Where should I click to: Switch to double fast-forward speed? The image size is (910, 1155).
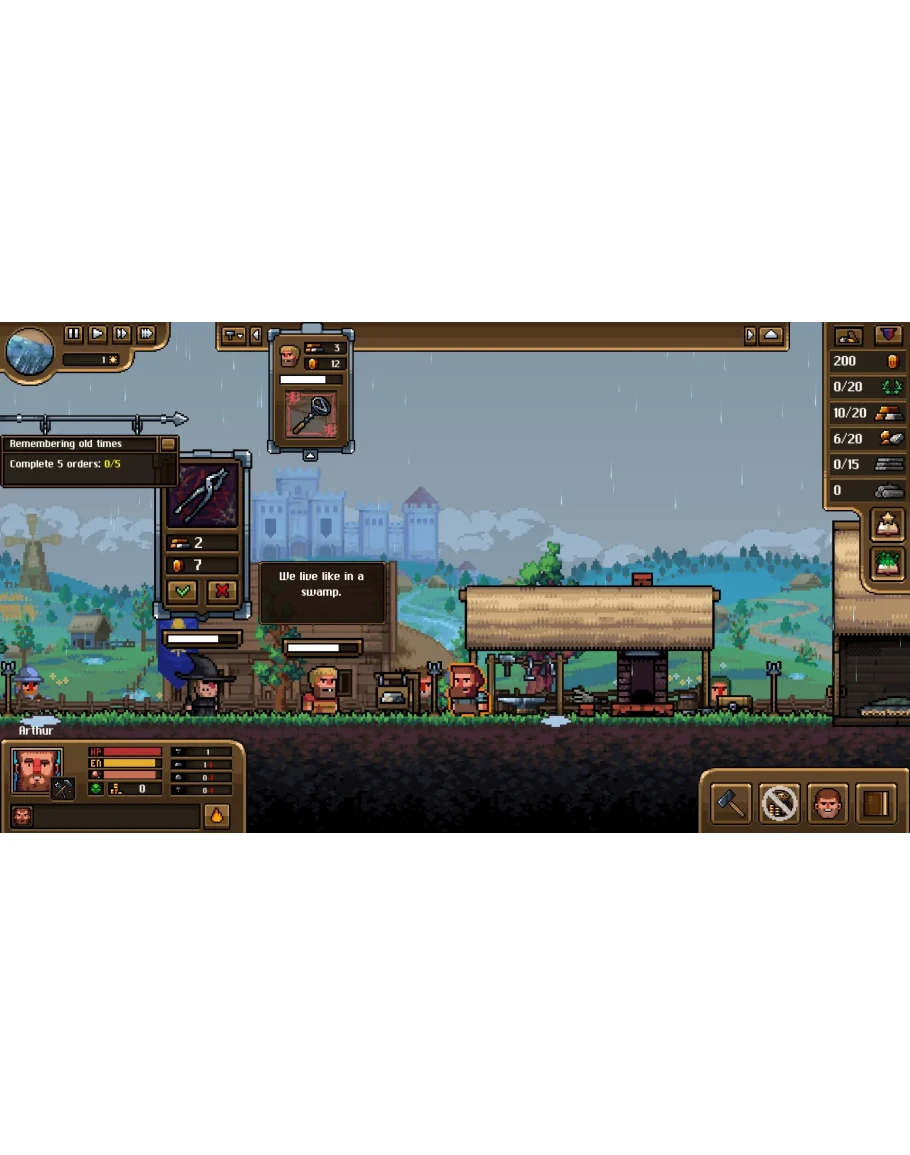122,334
